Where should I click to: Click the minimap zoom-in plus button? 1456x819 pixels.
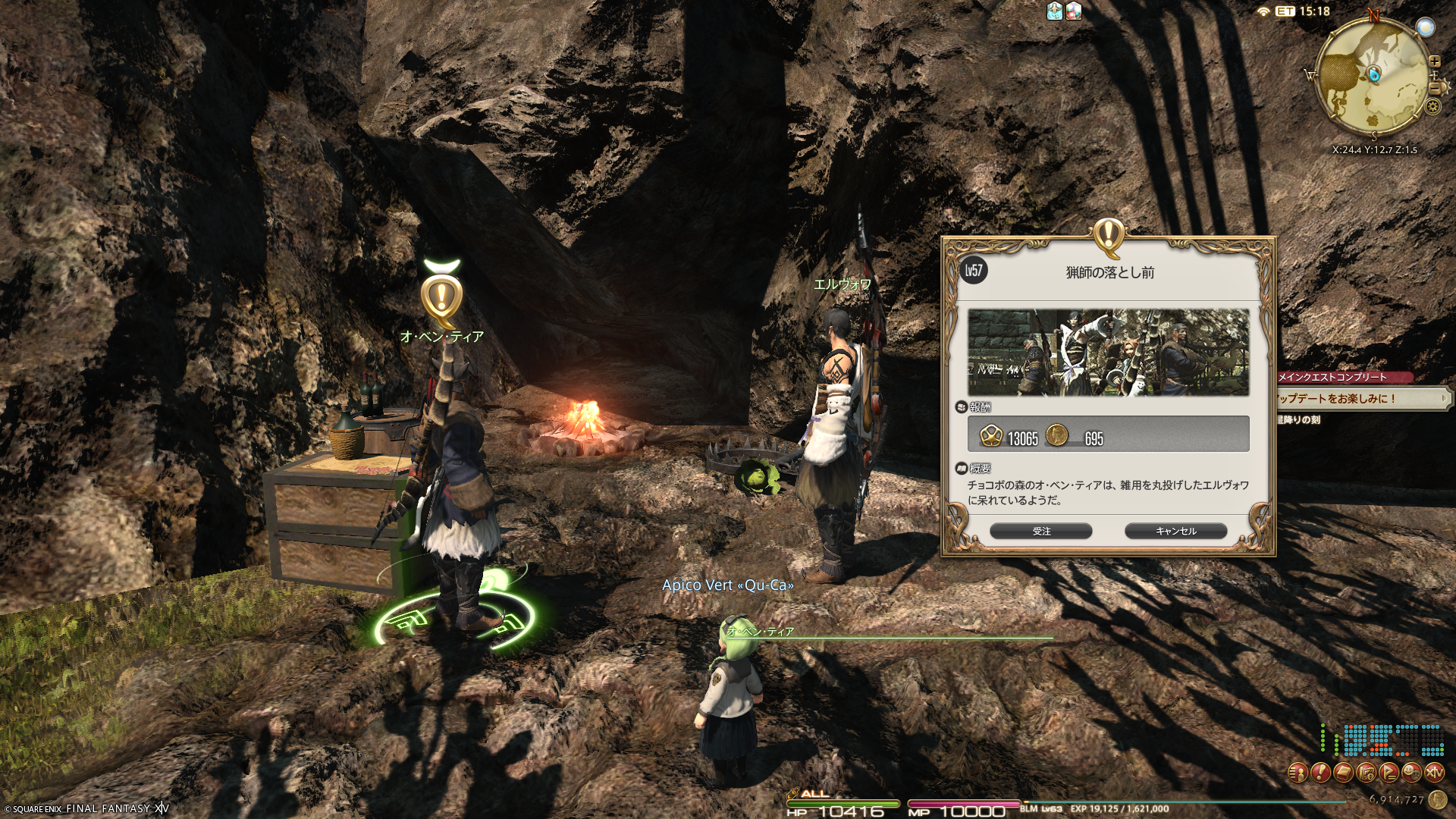pos(1434,61)
